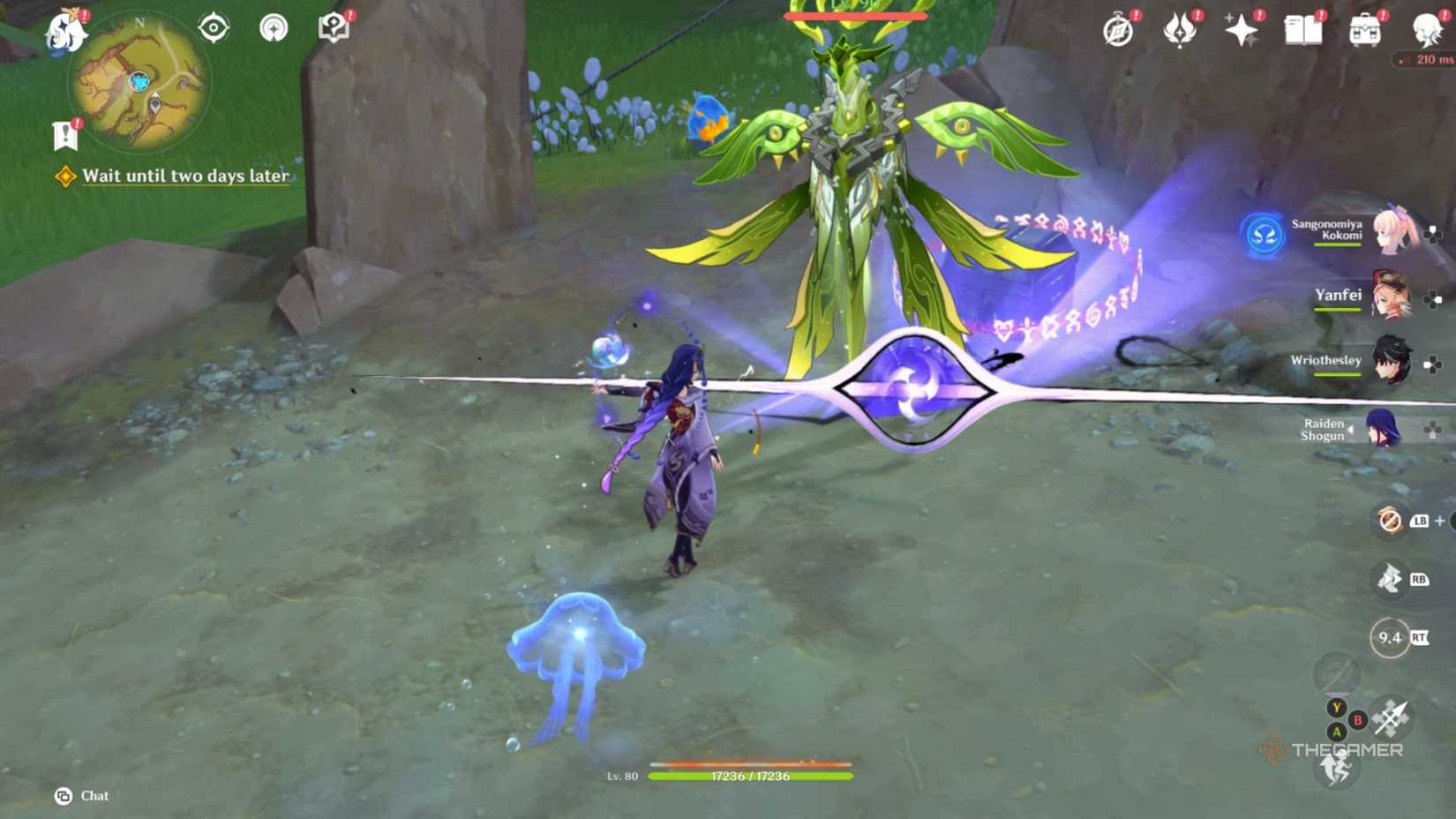The width and height of the screenshot is (1456, 819).
Task: Open the Battle Pass wings icon
Action: point(1181,28)
